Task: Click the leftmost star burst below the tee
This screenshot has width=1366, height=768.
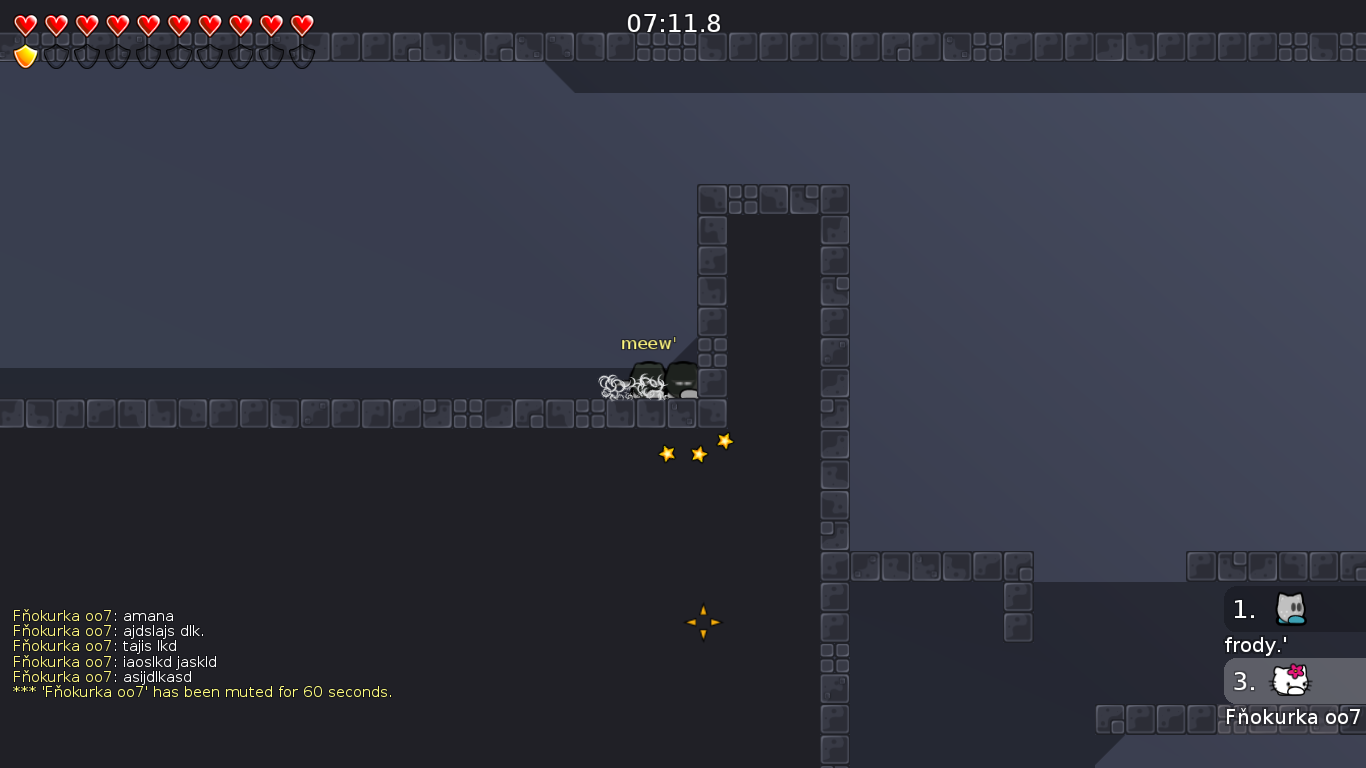Action: coord(667,454)
